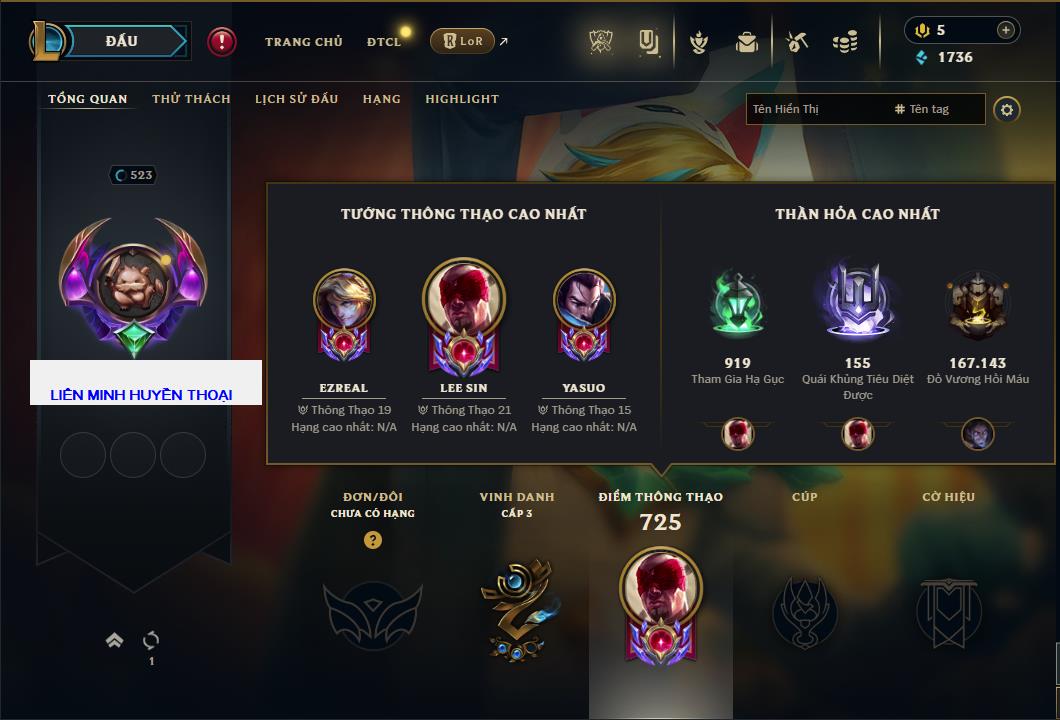This screenshot has width=1060, height=720.
Task: Click the ĐƠN/ĐÔI rank help question mark
Action: pyautogui.click(x=373, y=540)
